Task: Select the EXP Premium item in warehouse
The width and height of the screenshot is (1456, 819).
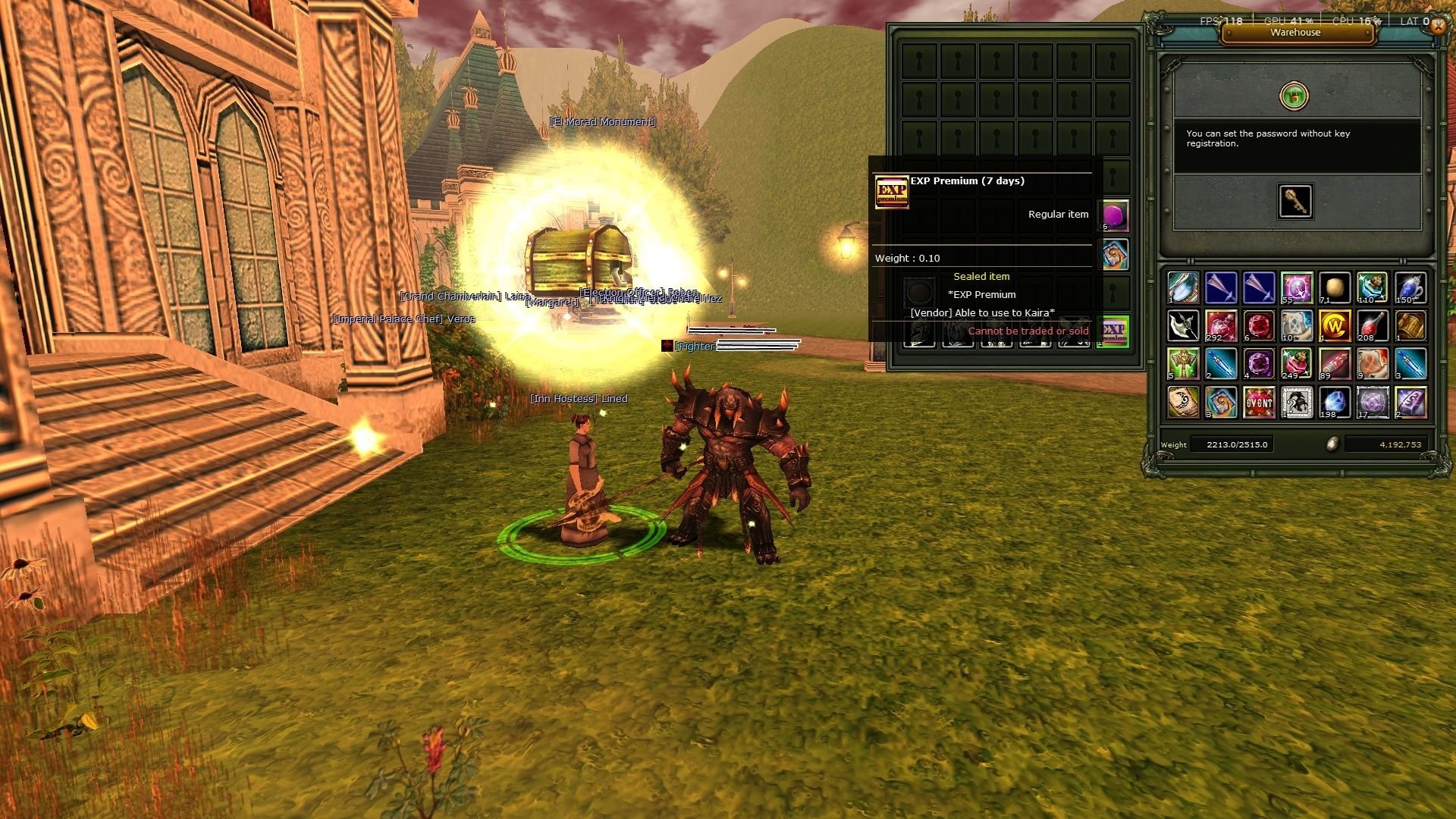Action: tap(1112, 331)
